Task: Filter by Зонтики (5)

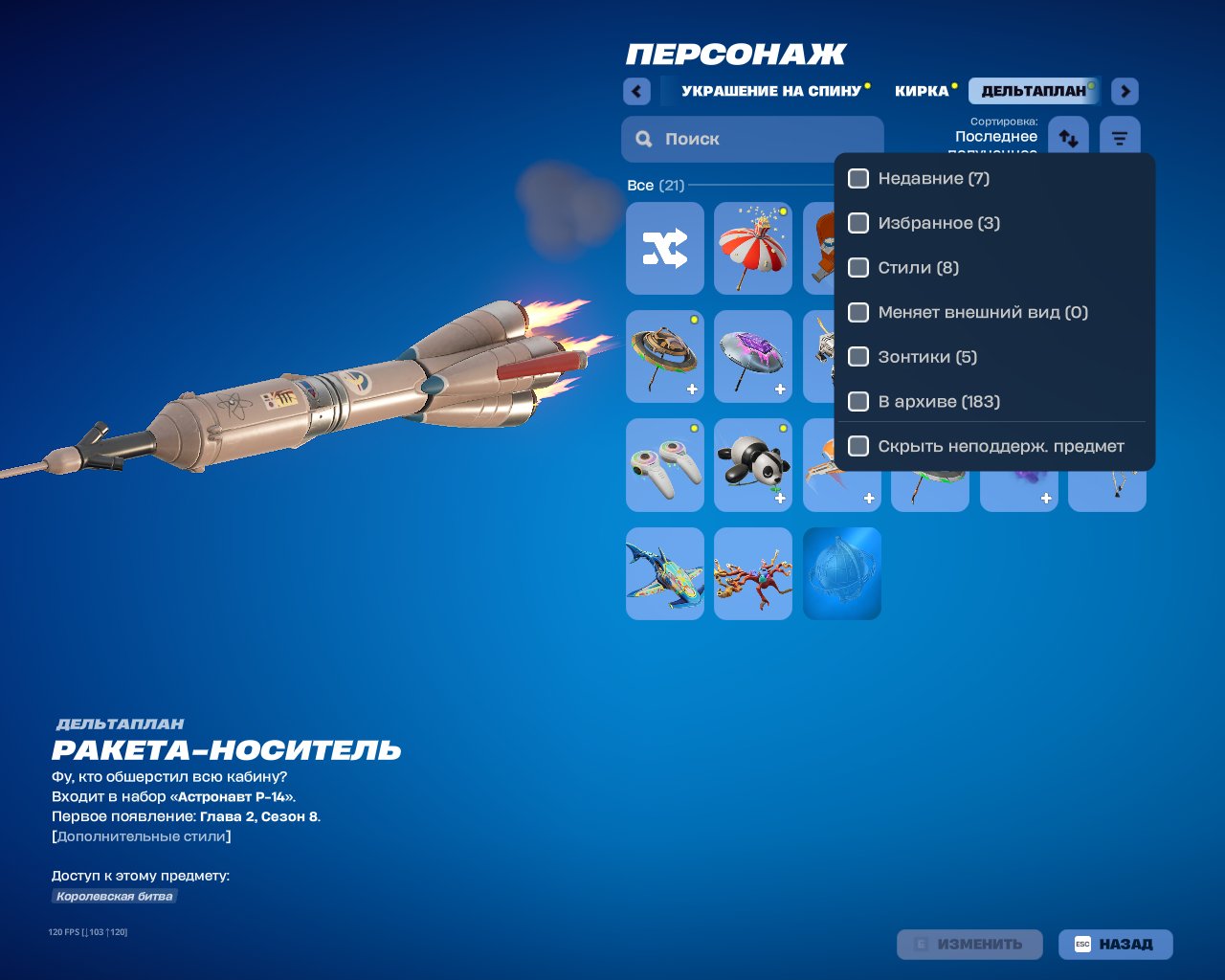Action: (x=858, y=357)
